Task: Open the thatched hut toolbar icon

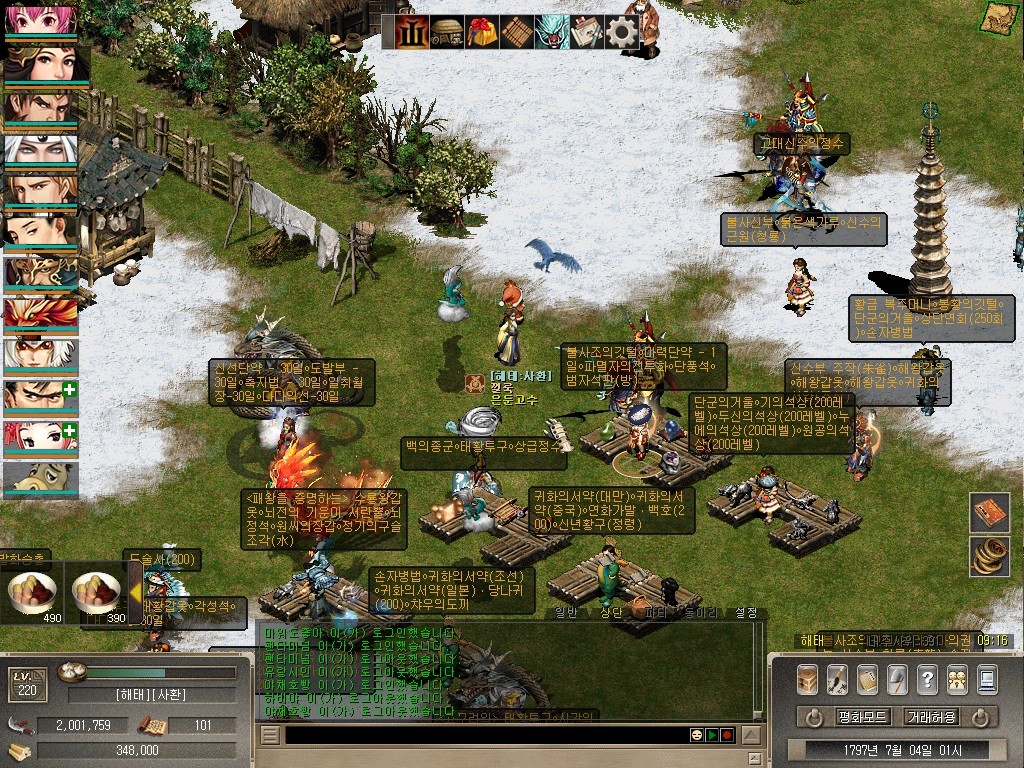Action: [x=447, y=32]
